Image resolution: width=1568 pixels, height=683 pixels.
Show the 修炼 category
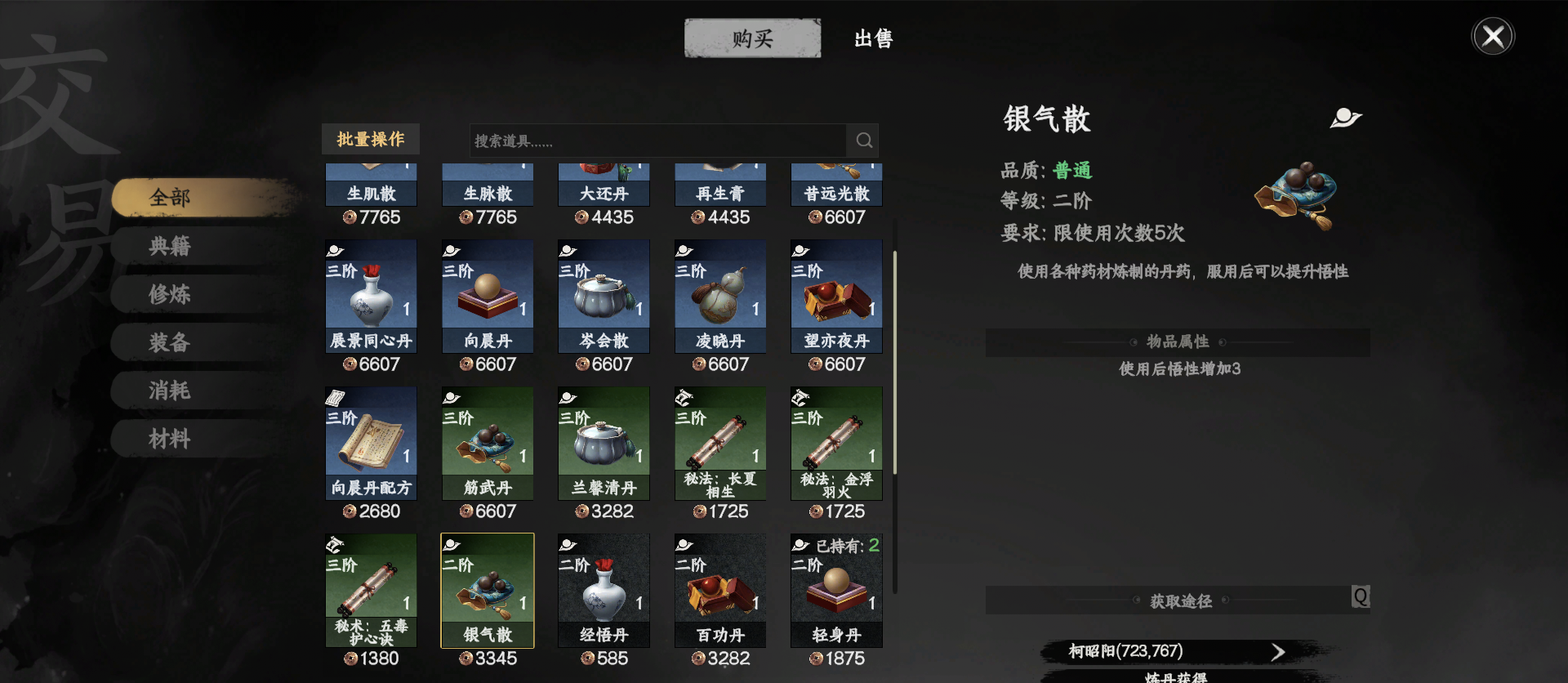pos(170,294)
